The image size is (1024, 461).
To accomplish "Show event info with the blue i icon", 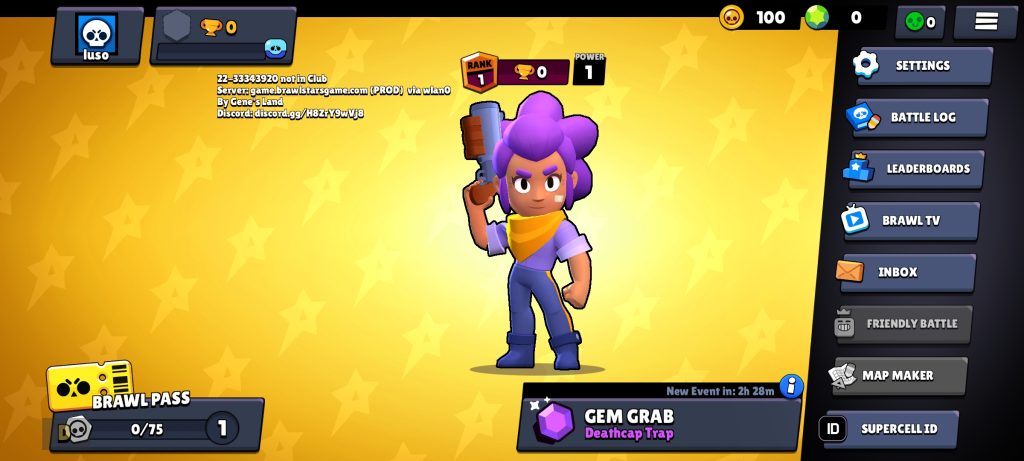I will (x=792, y=386).
